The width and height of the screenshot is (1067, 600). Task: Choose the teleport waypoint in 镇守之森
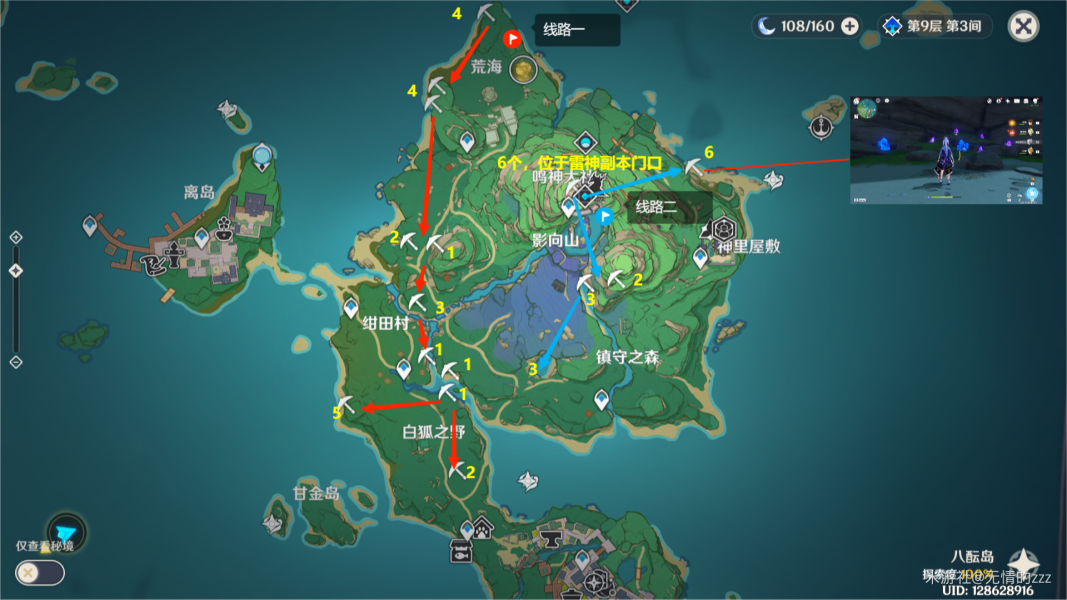tap(601, 399)
